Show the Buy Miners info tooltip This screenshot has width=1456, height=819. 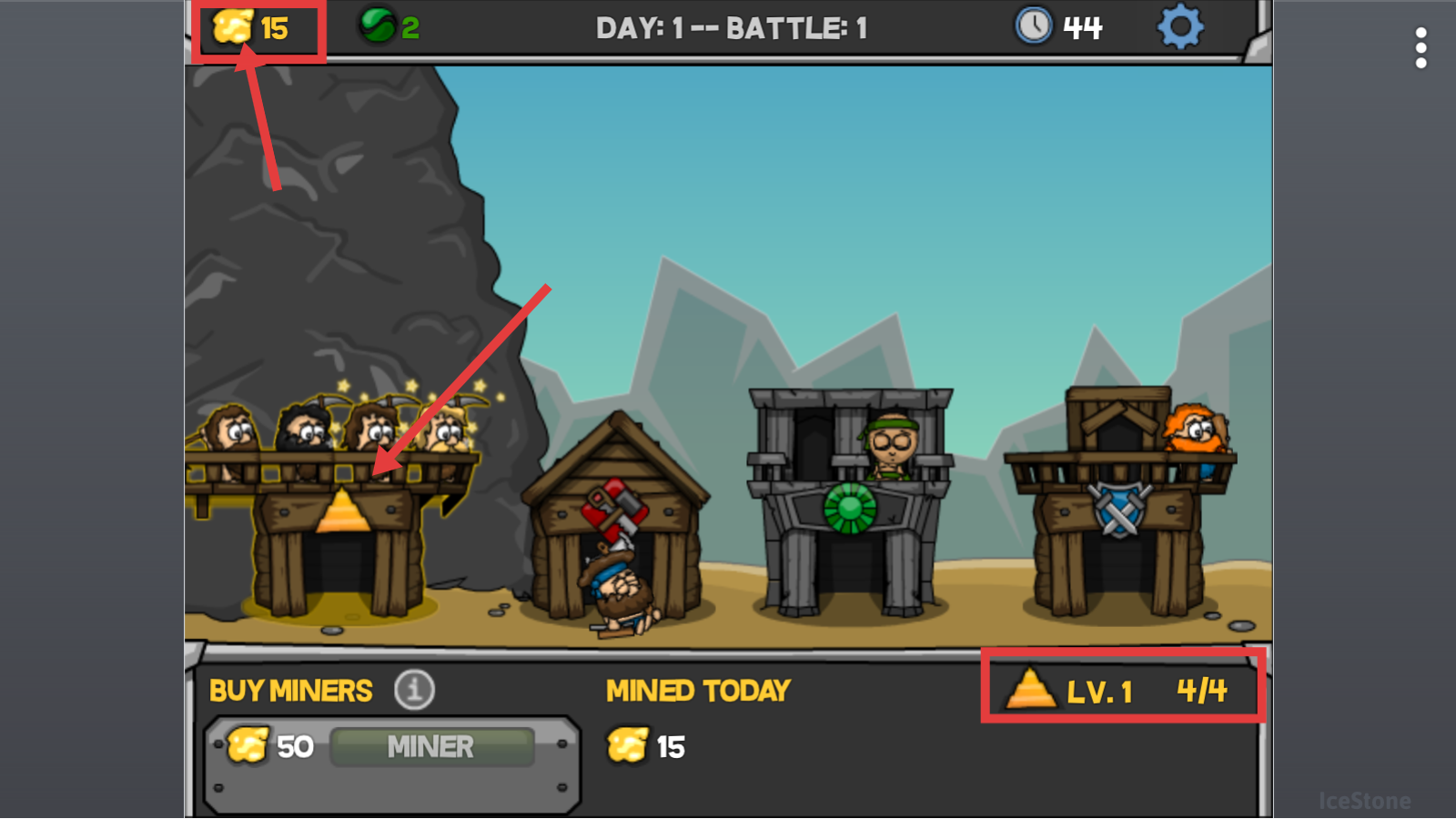coord(414,690)
